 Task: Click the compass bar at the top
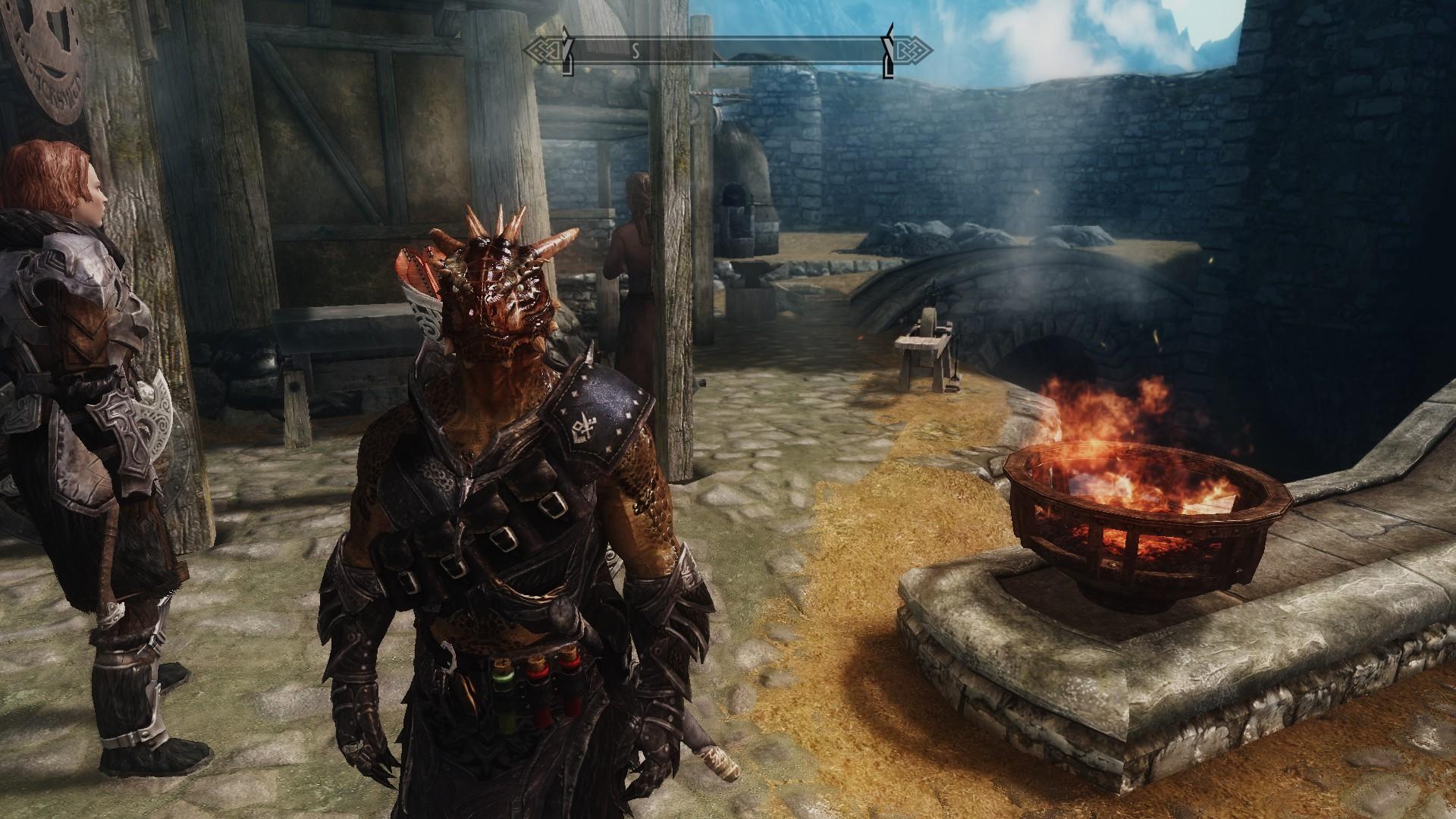pyautogui.click(x=728, y=52)
